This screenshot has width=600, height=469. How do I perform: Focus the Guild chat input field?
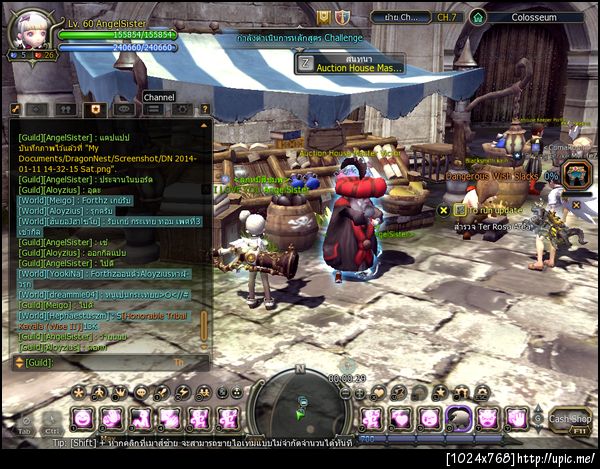coord(110,362)
